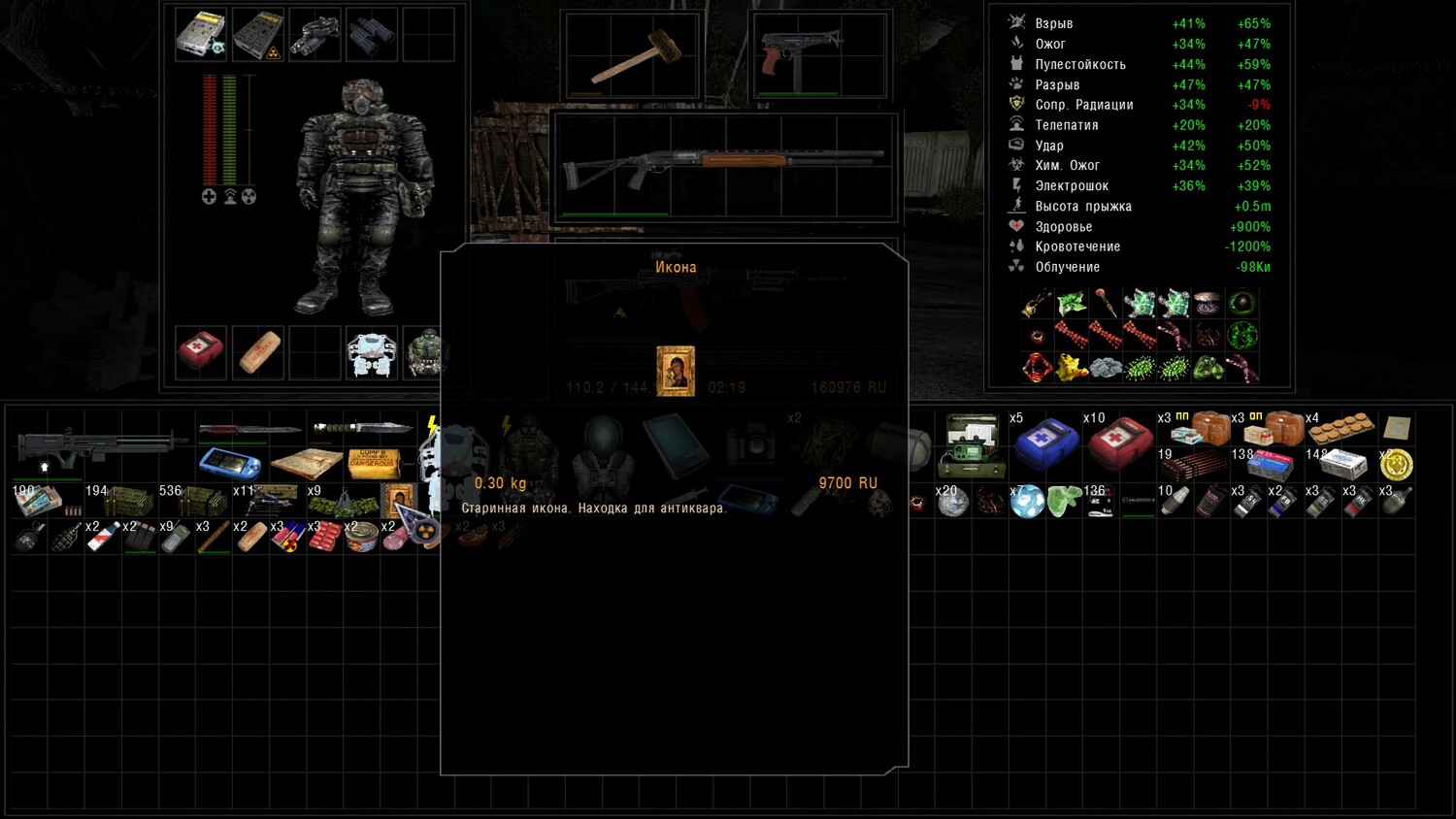Select the yellow spiky artifact on belt
The width and height of the screenshot is (1456, 819).
[1071, 368]
